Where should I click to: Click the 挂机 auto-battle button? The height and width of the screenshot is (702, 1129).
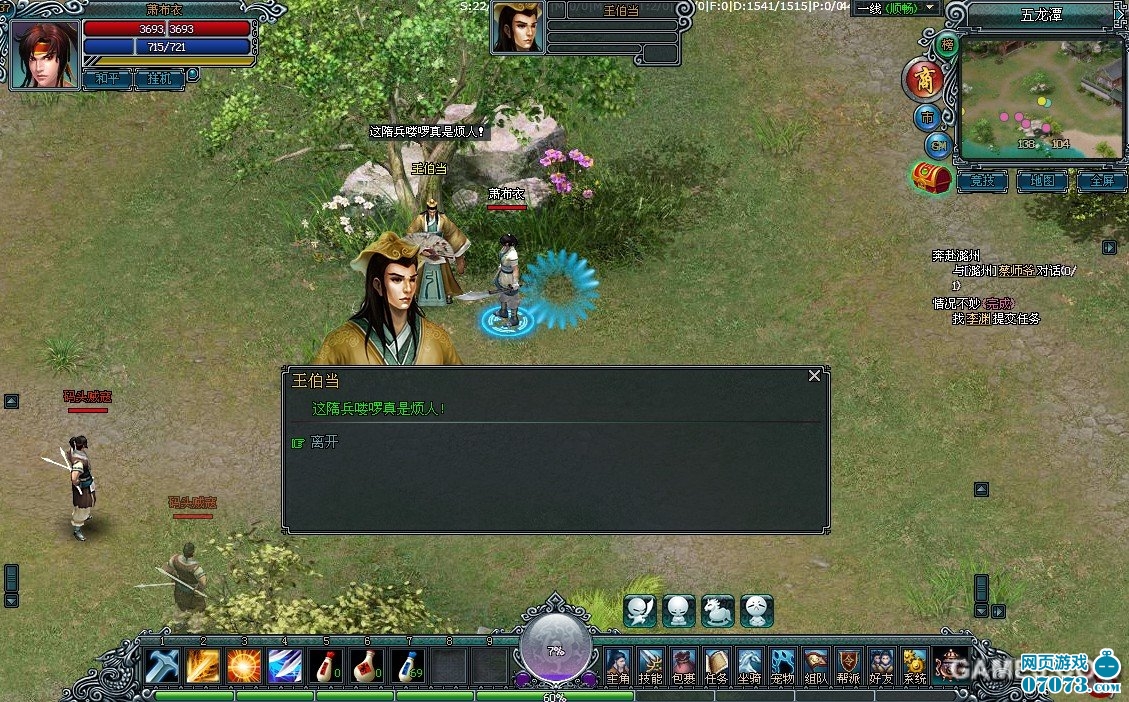159,77
